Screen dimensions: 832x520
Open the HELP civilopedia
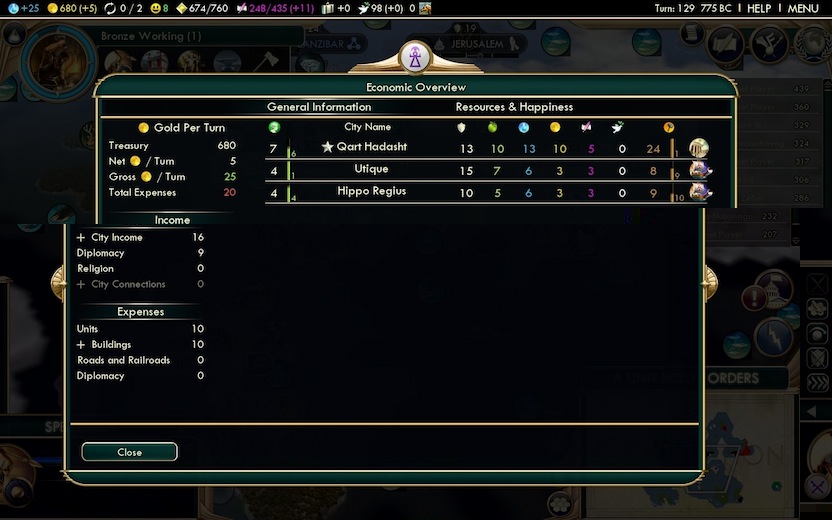pyautogui.click(x=759, y=8)
